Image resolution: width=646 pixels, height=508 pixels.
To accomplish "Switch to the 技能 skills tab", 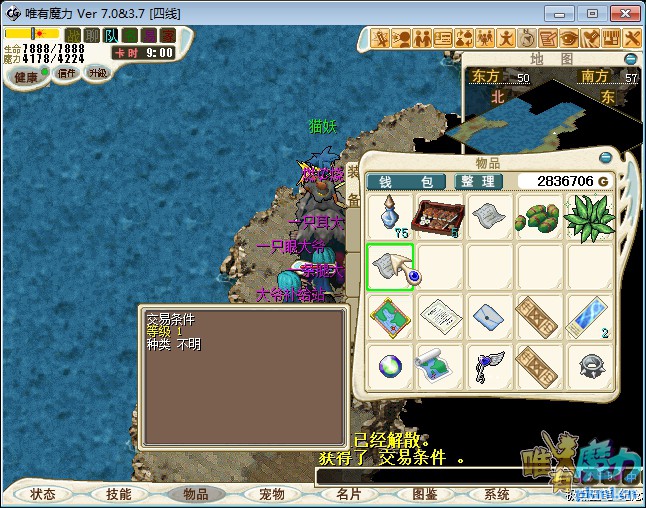I will 119,494.
